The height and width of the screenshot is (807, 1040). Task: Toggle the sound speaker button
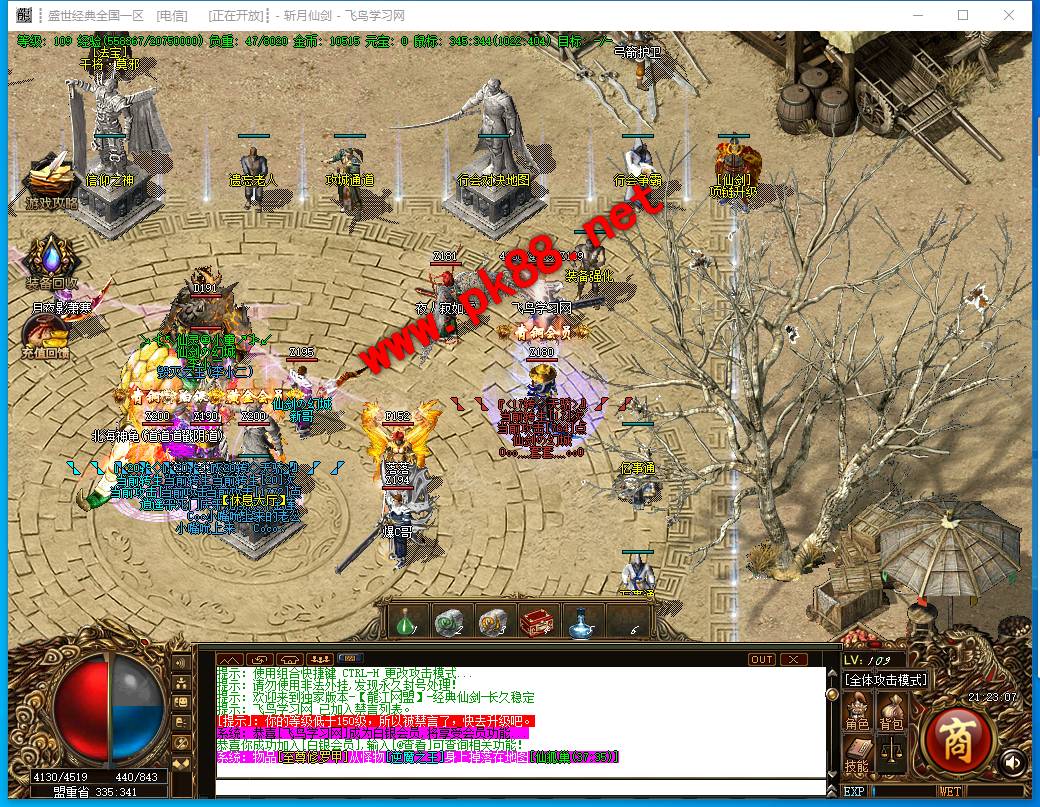pyautogui.click(x=1012, y=762)
